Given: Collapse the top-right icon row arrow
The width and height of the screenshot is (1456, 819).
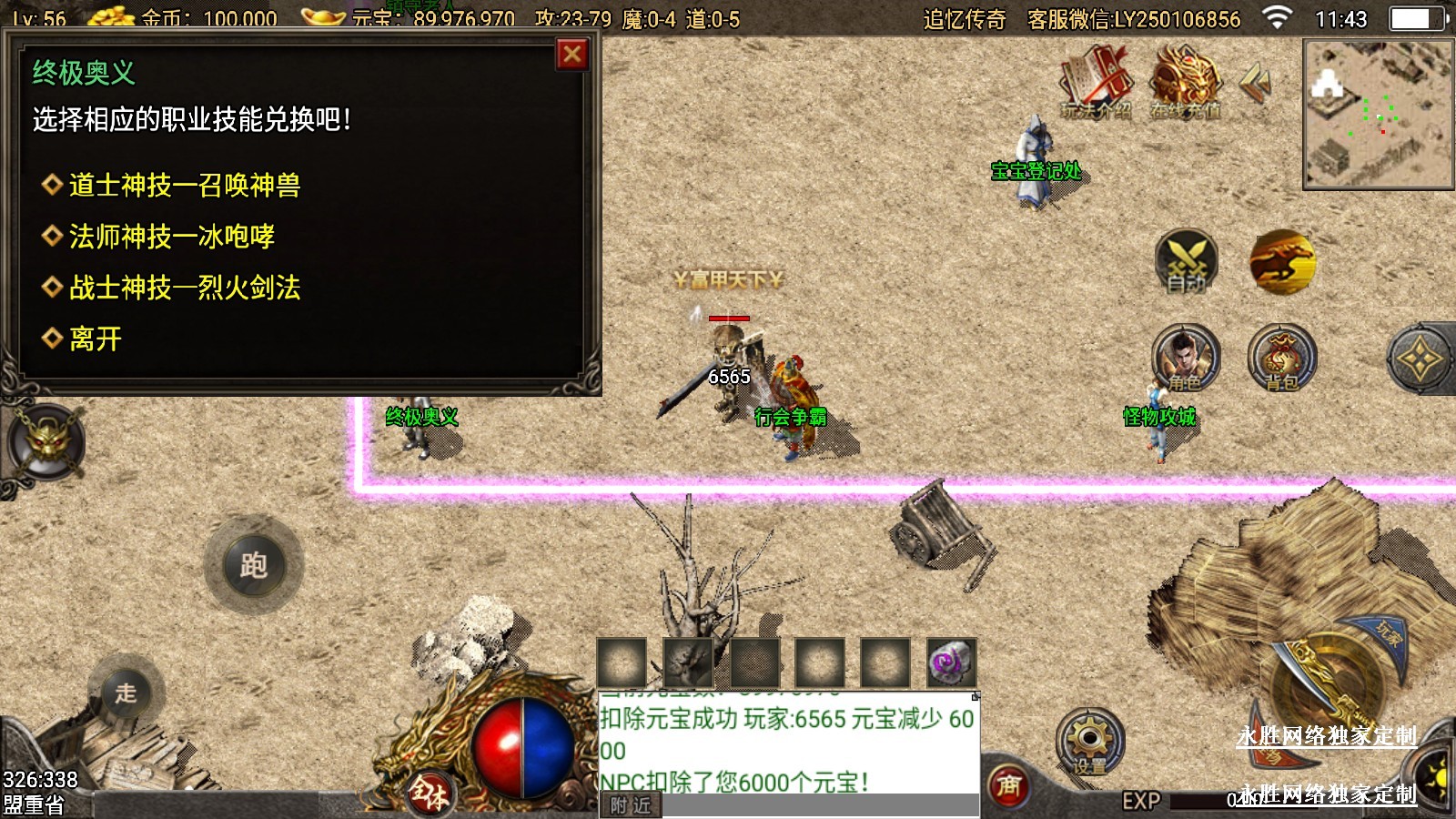Looking at the screenshot, I should pyautogui.click(x=1256, y=83).
